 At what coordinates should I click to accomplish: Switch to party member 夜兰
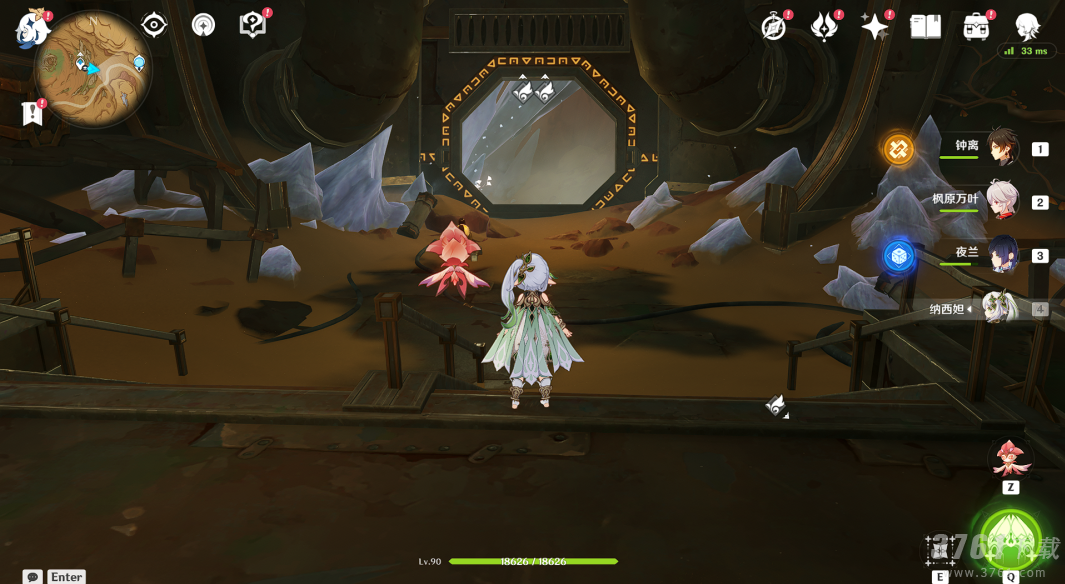click(1002, 255)
